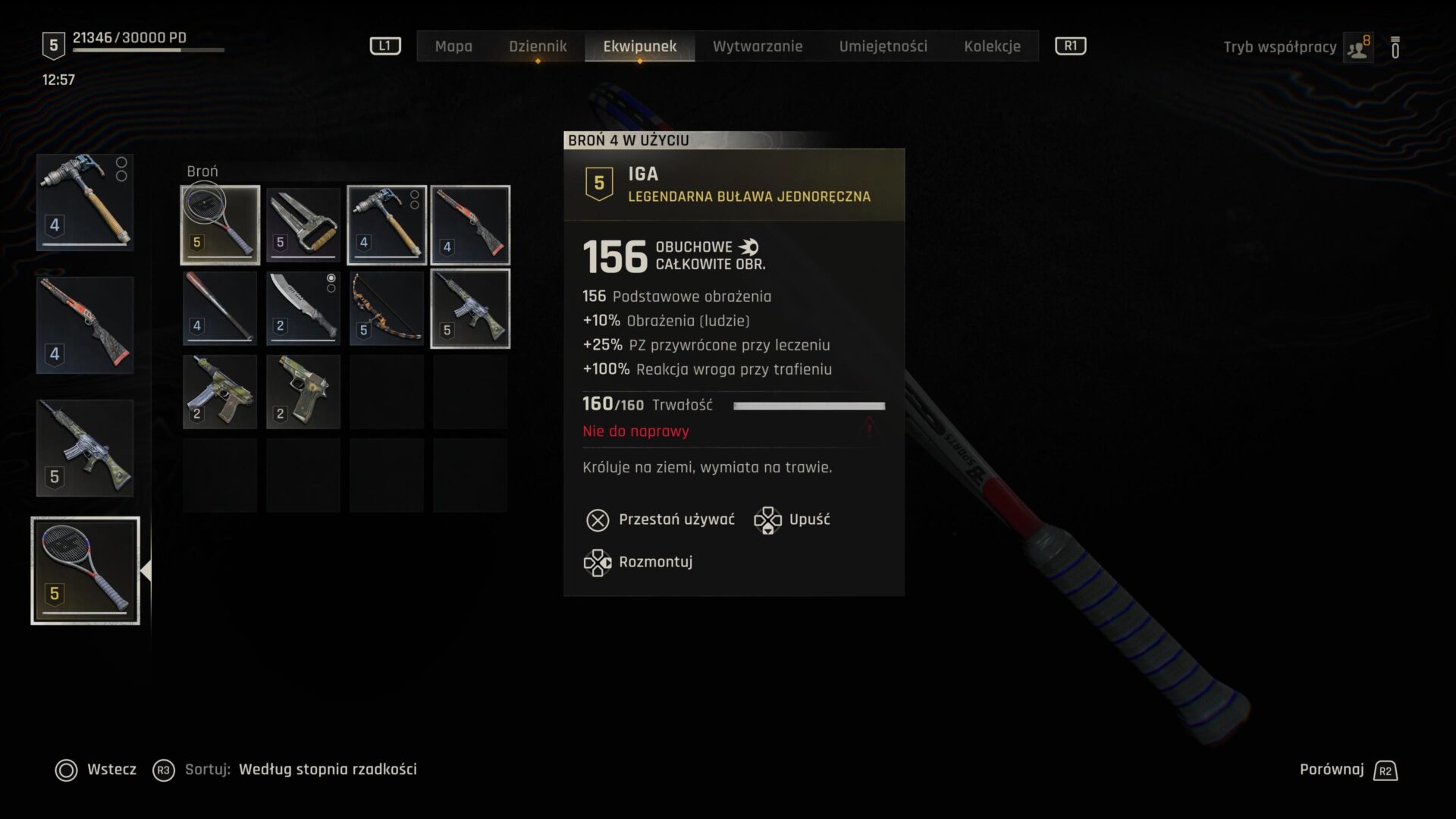Open the Tryb współpracy co-op icon
The height and width of the screenshot is (819, 1456).
pyautogui.click(x=1357, y=47)
